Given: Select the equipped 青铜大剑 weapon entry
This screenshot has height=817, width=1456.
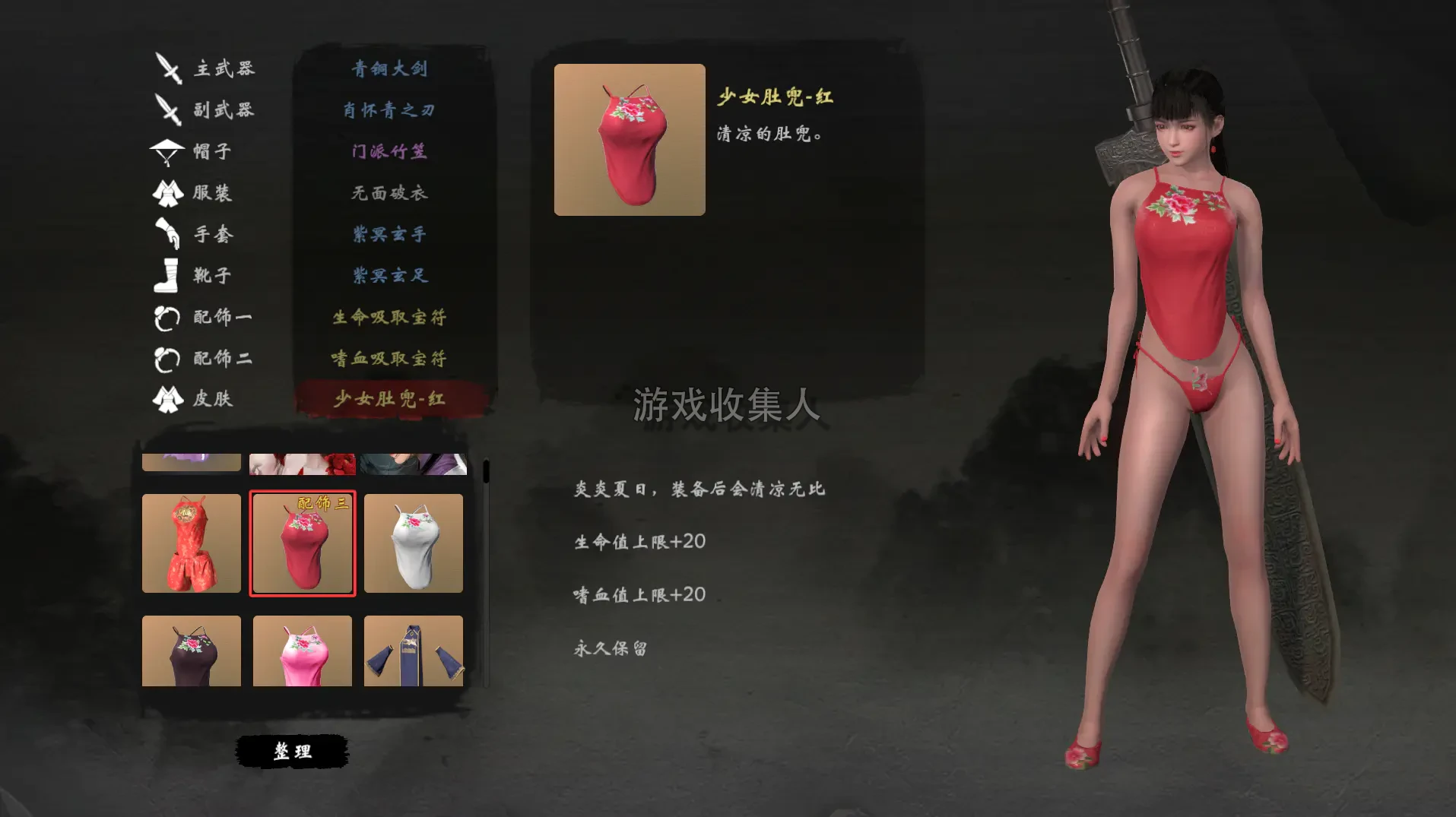Looking at the screenshot, I should pos(389,68).
